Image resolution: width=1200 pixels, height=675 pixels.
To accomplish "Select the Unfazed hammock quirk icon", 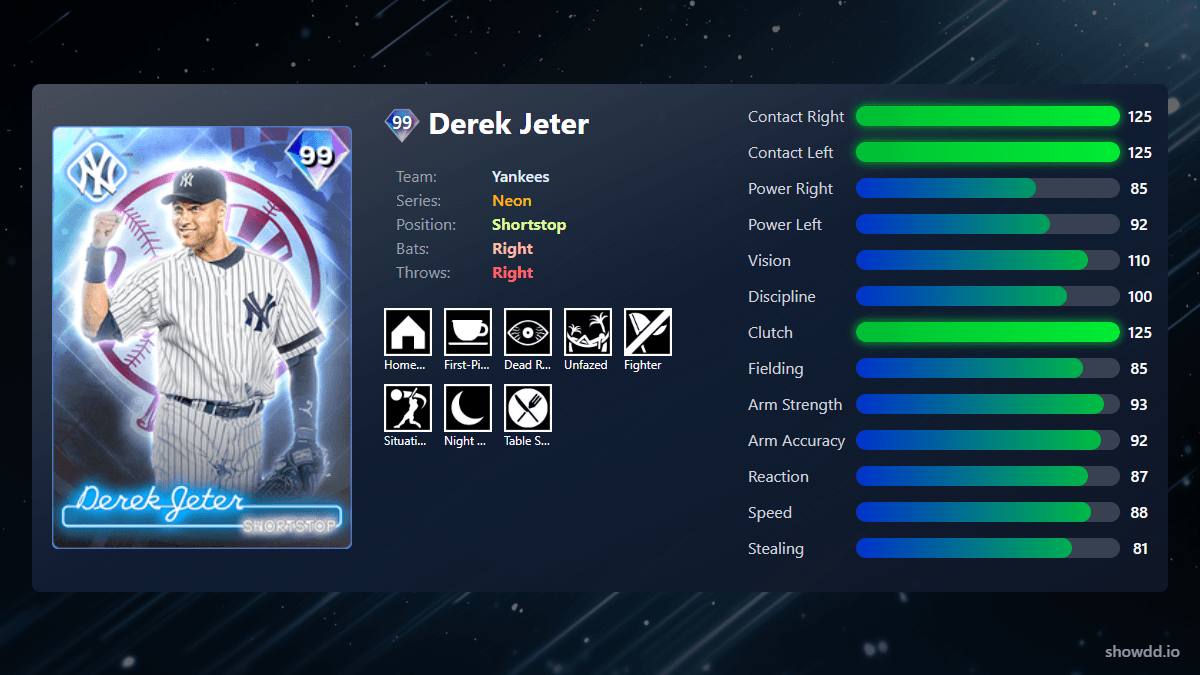I will pos(588,332).
